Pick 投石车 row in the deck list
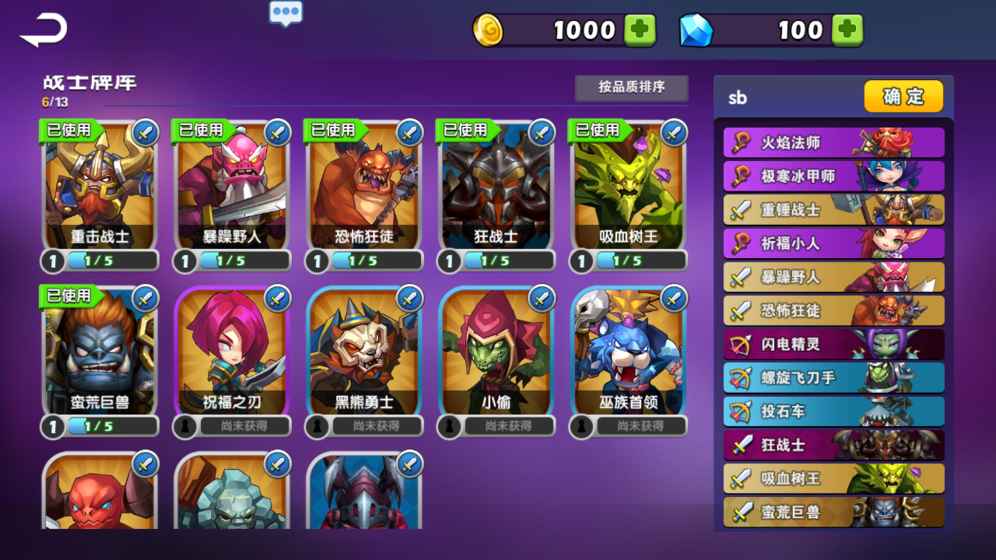996x560 pixels. point(833,411)
